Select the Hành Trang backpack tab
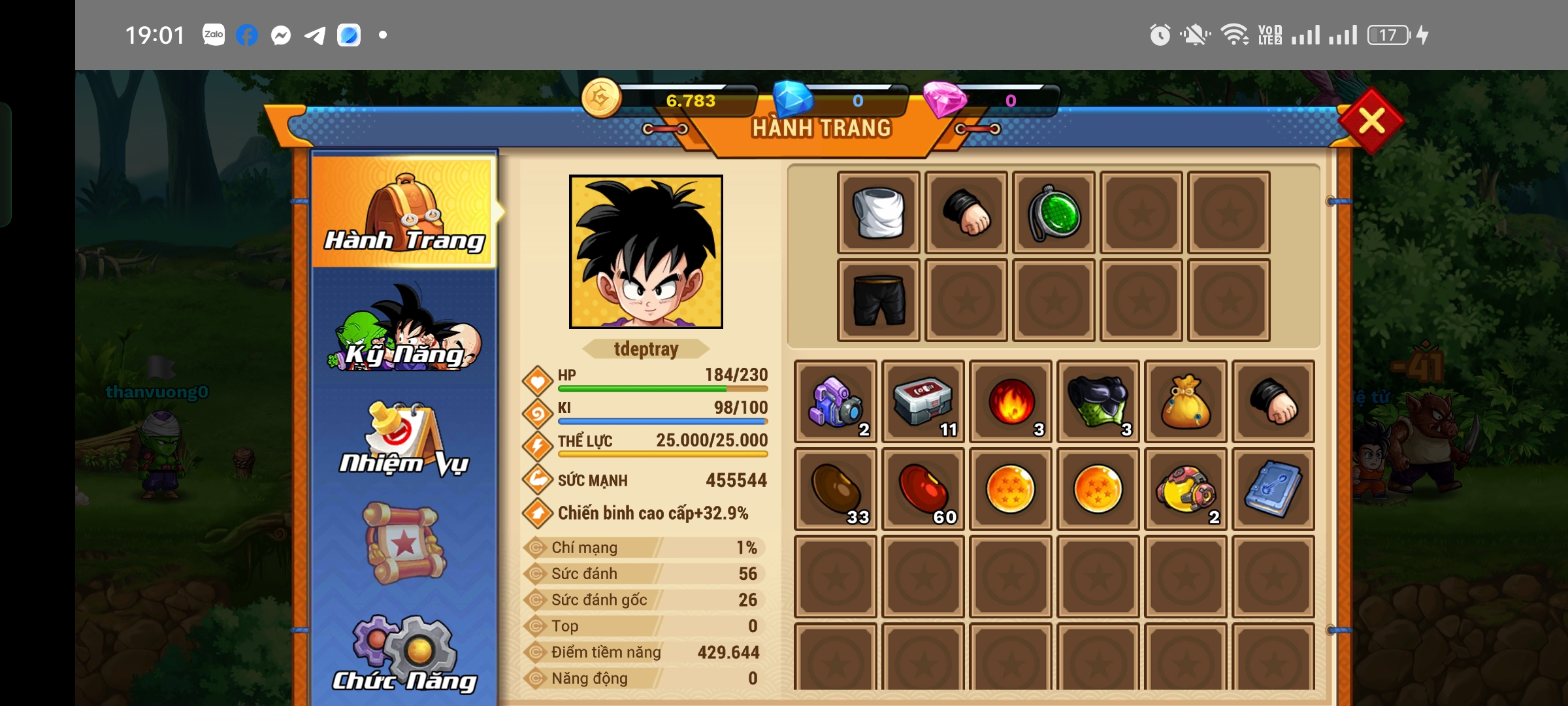Image resolution: width=1568 pixels, height=706 pixels. point(404,211)
